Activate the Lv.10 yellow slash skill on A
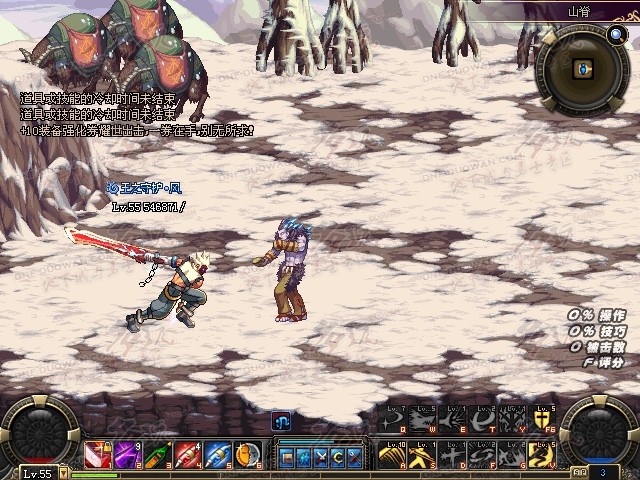The image size is (640, 480). point(391,456)
